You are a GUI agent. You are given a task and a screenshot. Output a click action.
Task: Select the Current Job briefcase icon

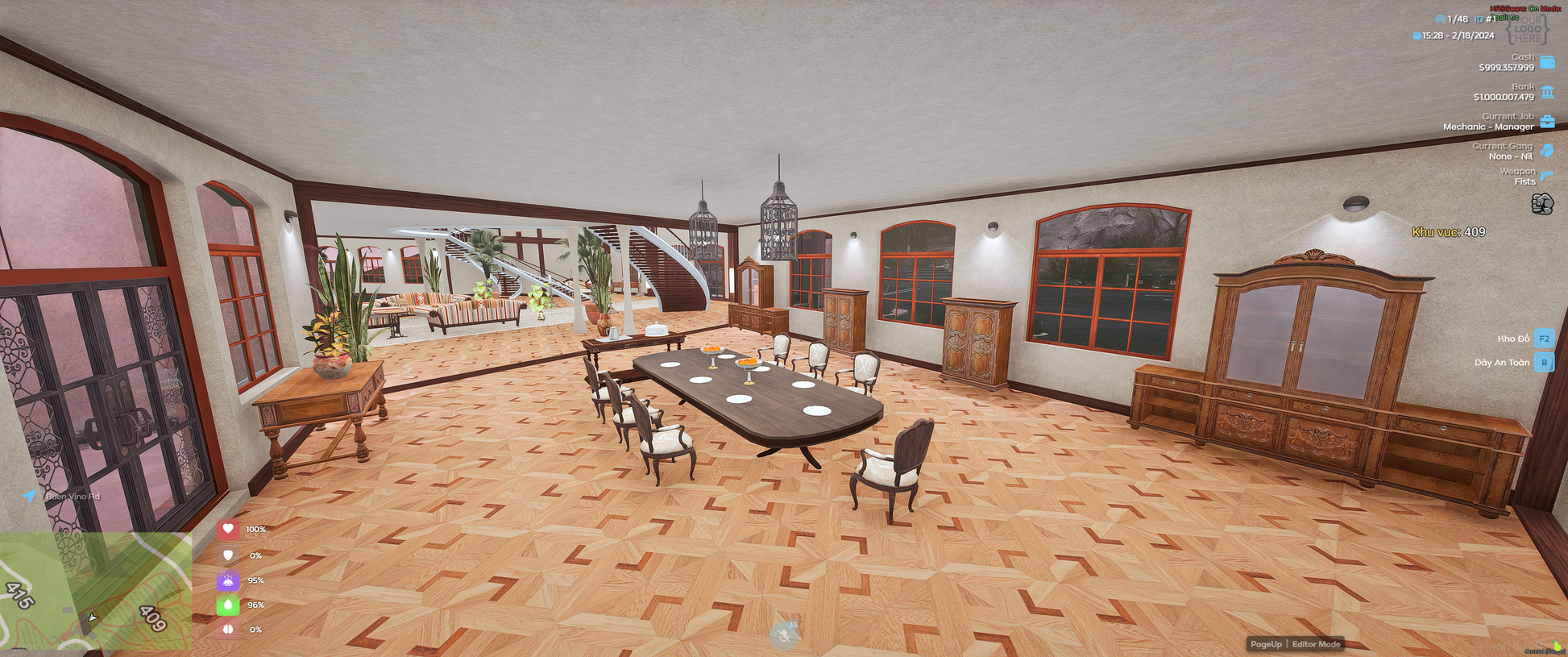pyautogui.click(x=1547, y=122)
